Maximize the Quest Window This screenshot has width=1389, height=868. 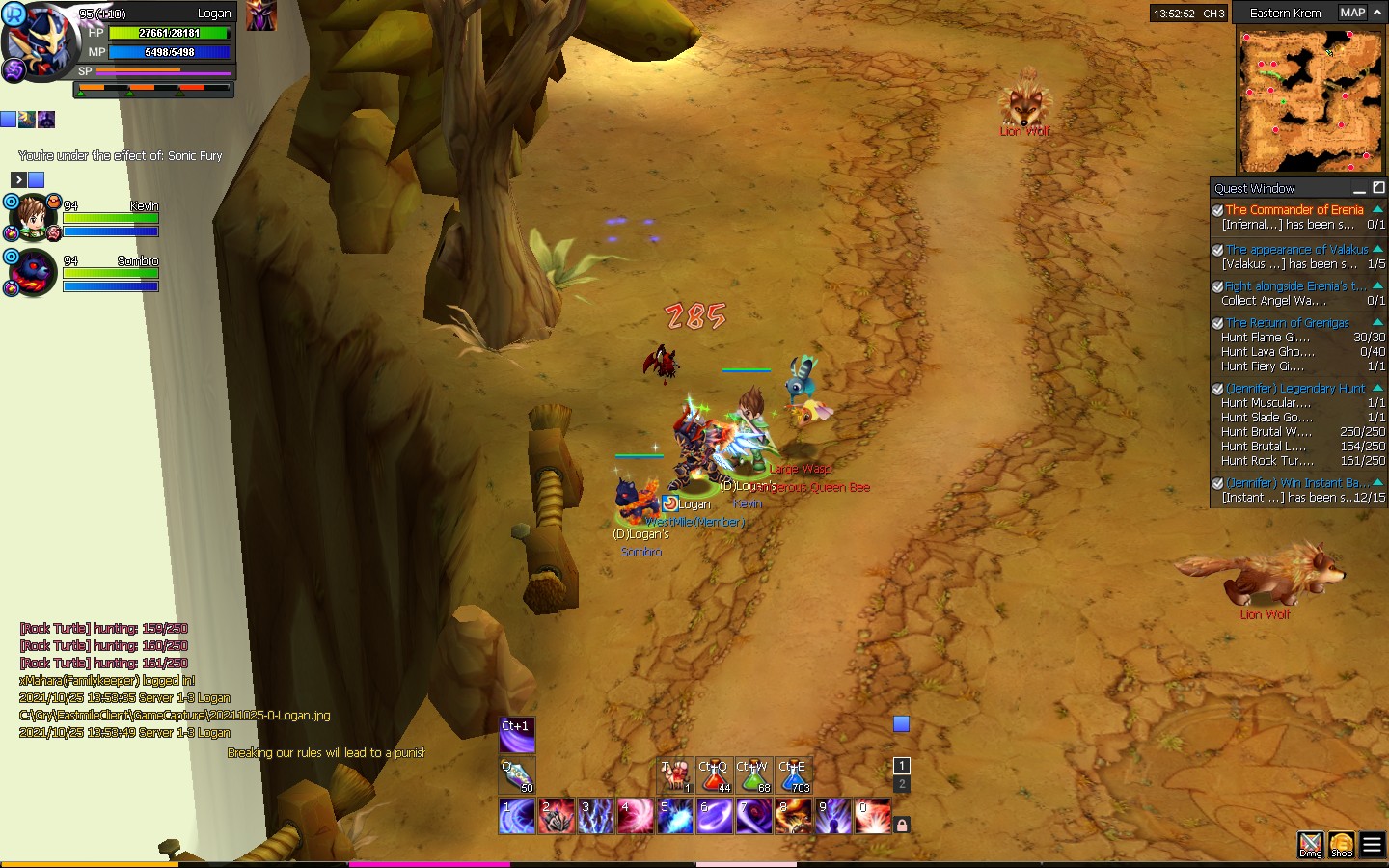1378,187
